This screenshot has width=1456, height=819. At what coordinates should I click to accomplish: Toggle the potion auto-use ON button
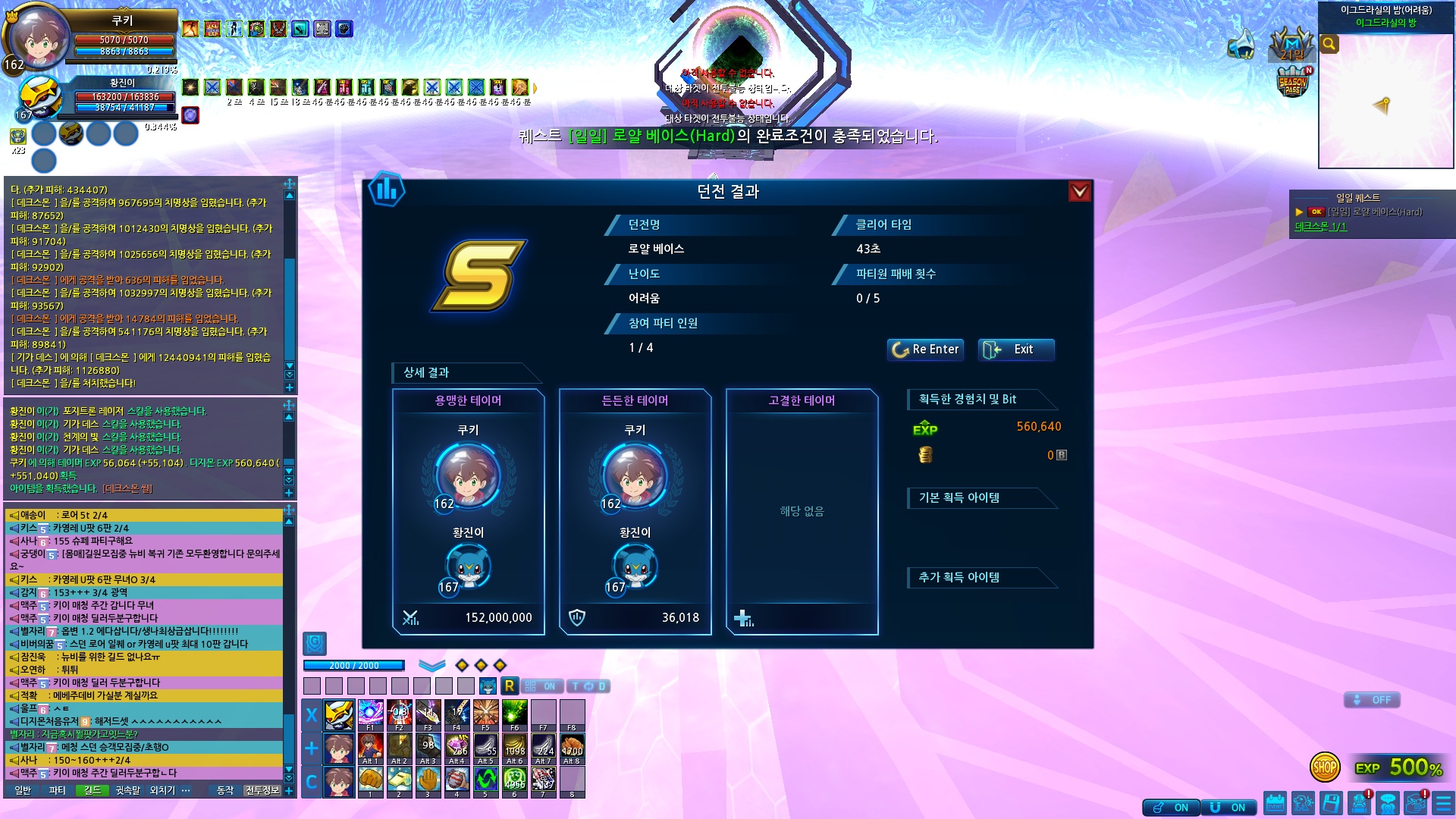click(1171, 808)
